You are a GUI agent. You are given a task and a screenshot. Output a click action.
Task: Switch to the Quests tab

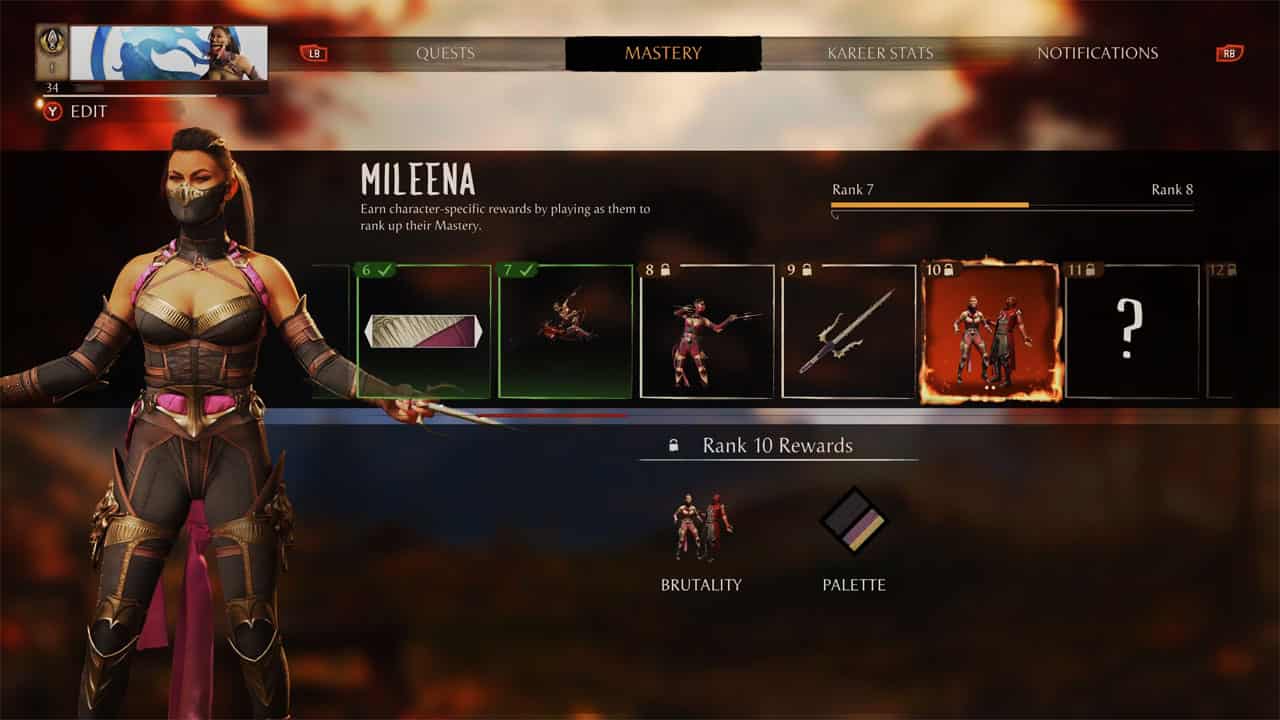(x=446, y=53)
